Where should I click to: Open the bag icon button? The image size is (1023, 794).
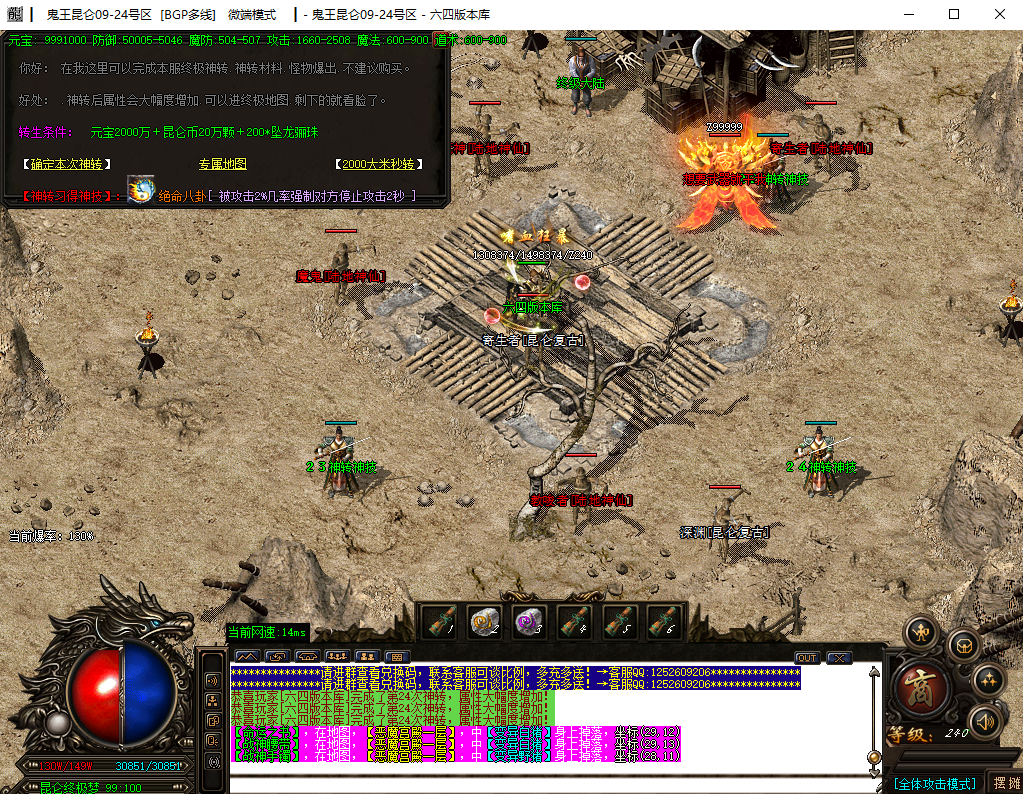(964, 646)
